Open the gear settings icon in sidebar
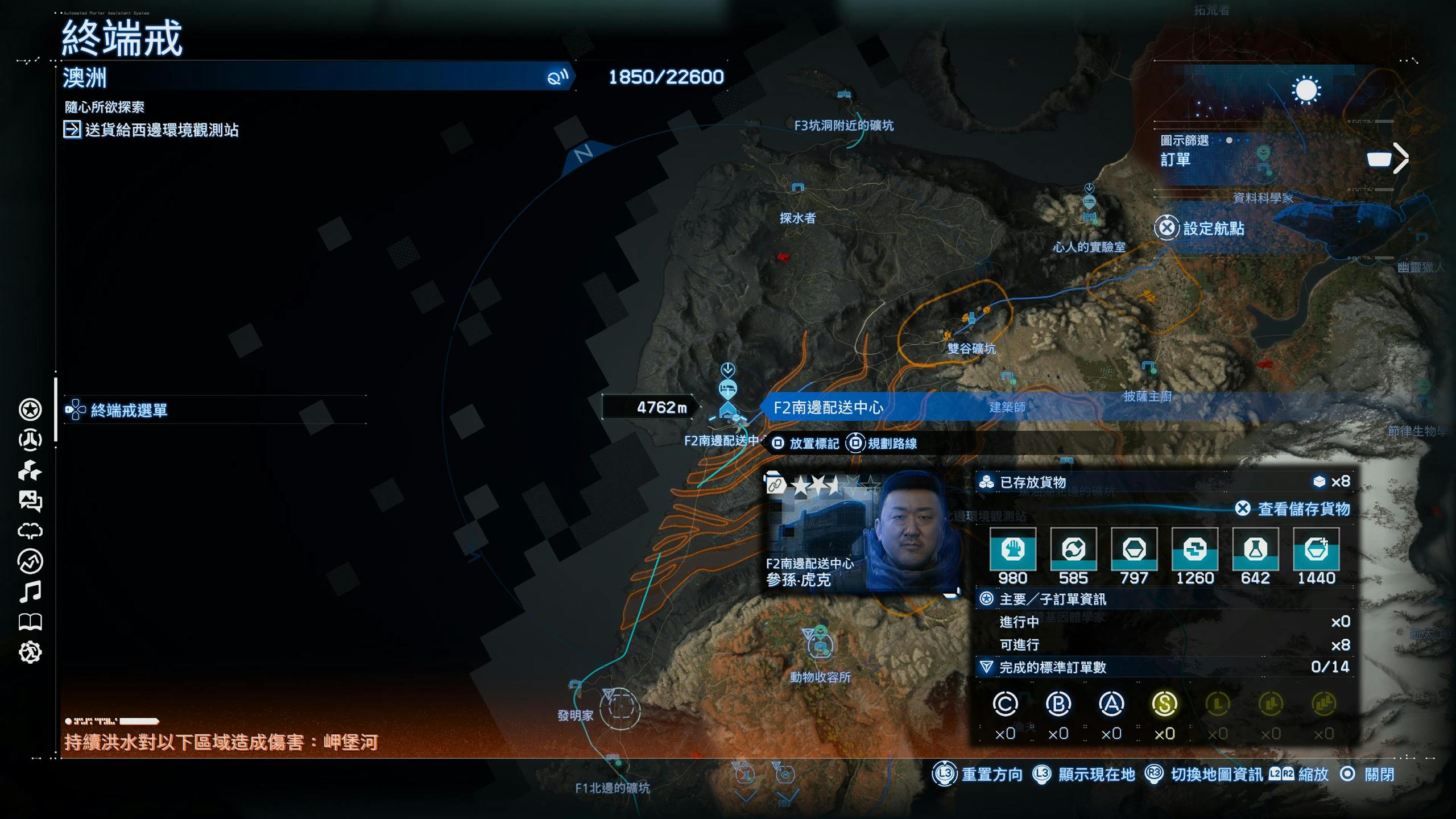The image size is (1456, 819). pyautogui.click(x=30, y=652)
